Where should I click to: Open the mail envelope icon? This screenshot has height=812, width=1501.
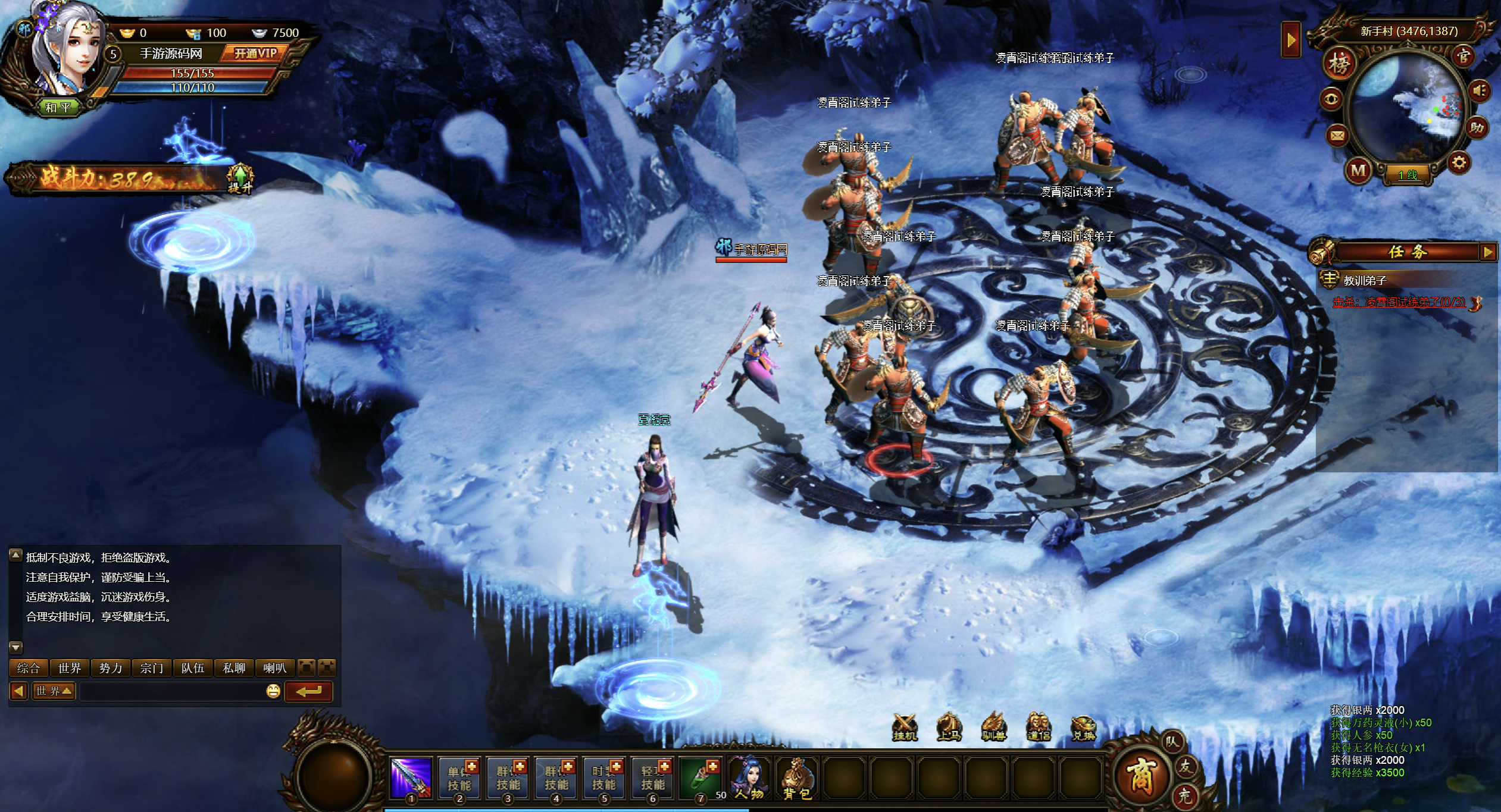pyautogui.click(x=1337, y=136)
